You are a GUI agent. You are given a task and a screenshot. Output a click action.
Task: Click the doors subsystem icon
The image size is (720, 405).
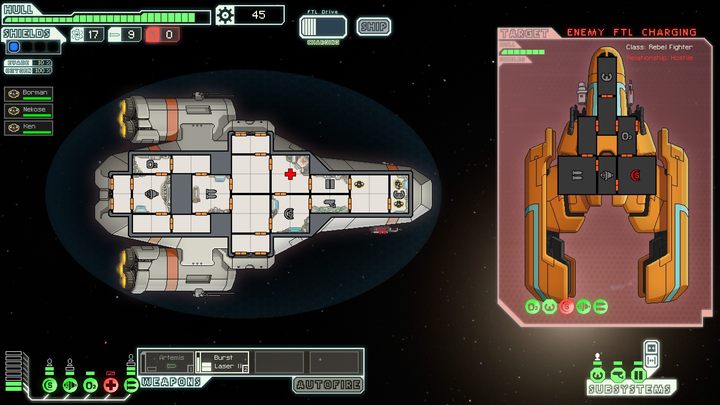637,374
